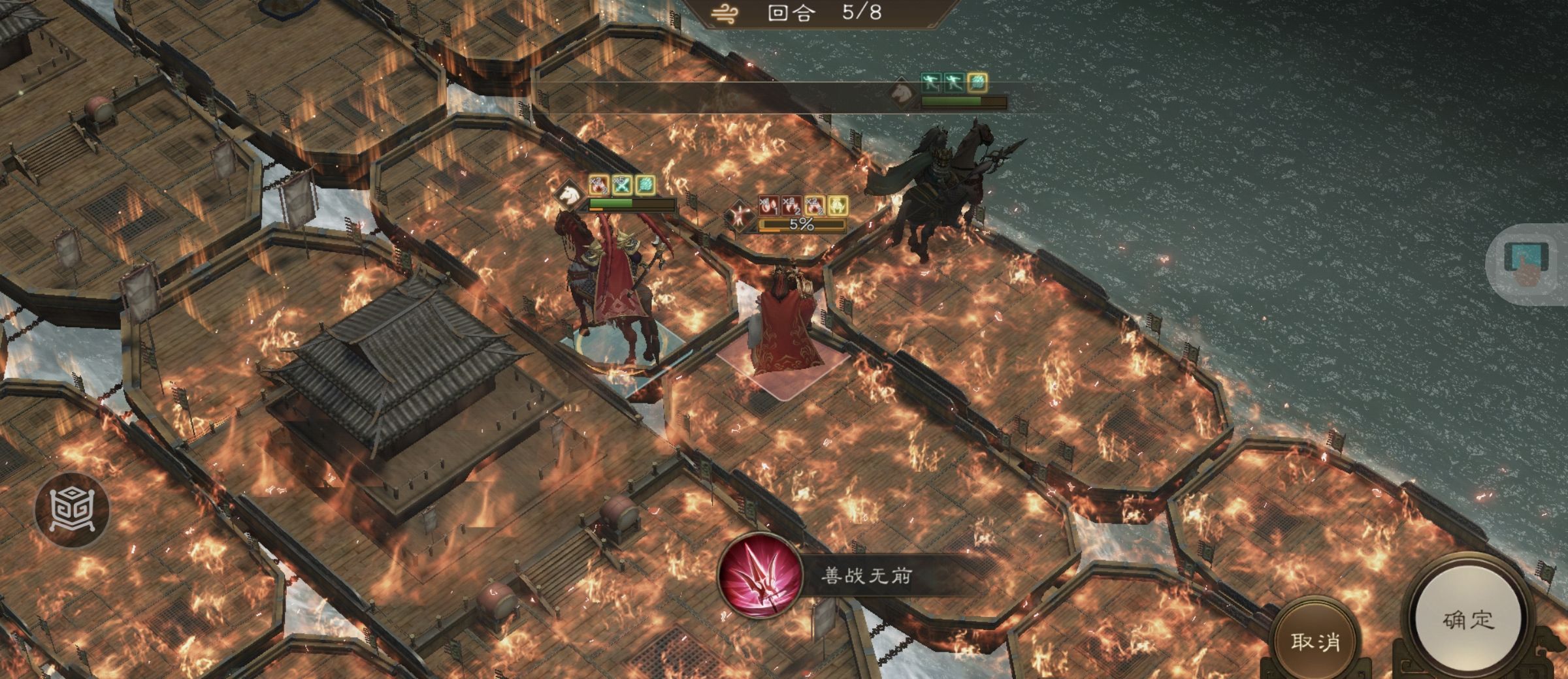Select the 善战无前 skill icon

point(760,576)
